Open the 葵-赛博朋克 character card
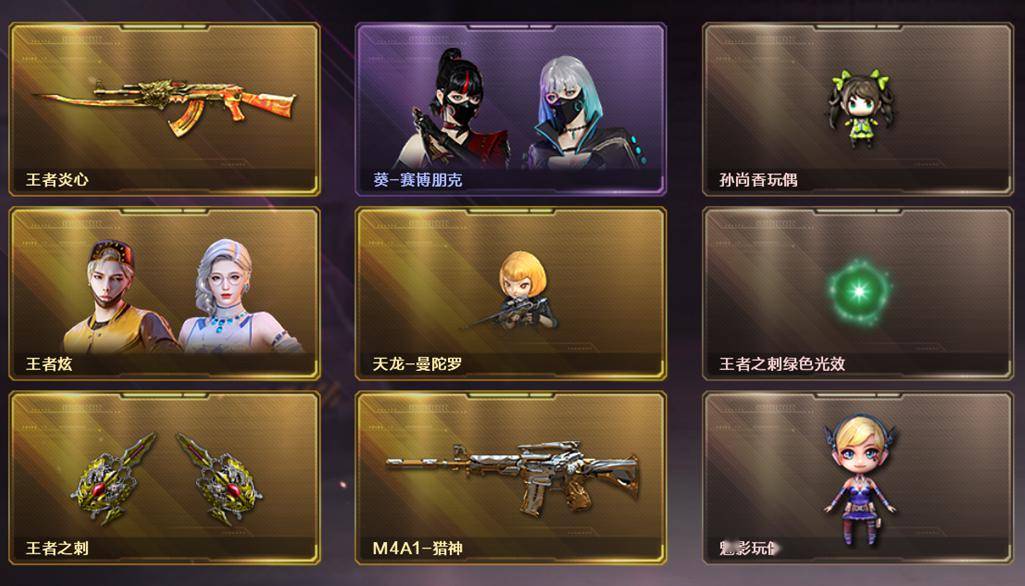 [511, 109]
